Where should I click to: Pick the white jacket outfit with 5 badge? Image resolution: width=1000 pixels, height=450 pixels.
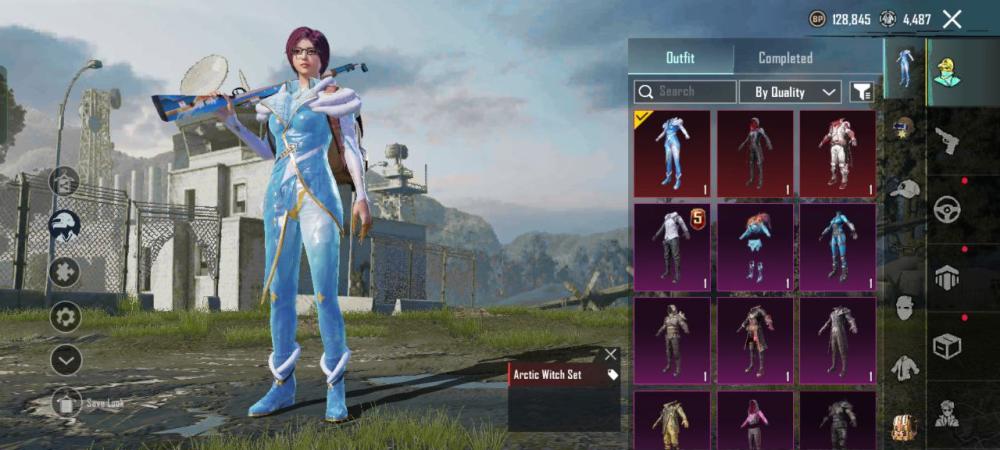point(672,247)
